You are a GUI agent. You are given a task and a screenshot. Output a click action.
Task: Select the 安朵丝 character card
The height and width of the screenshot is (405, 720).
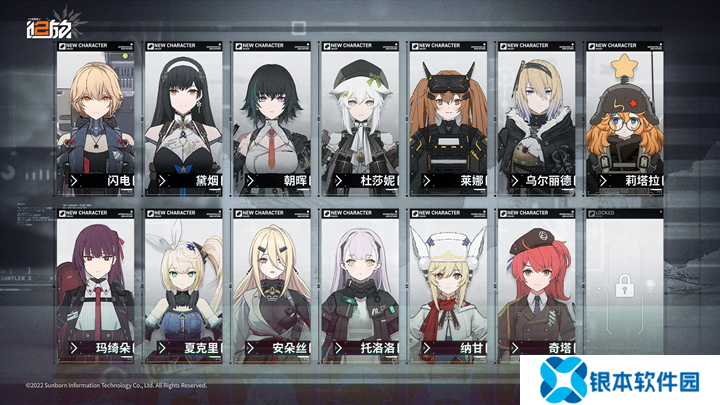tap(272, 285)
